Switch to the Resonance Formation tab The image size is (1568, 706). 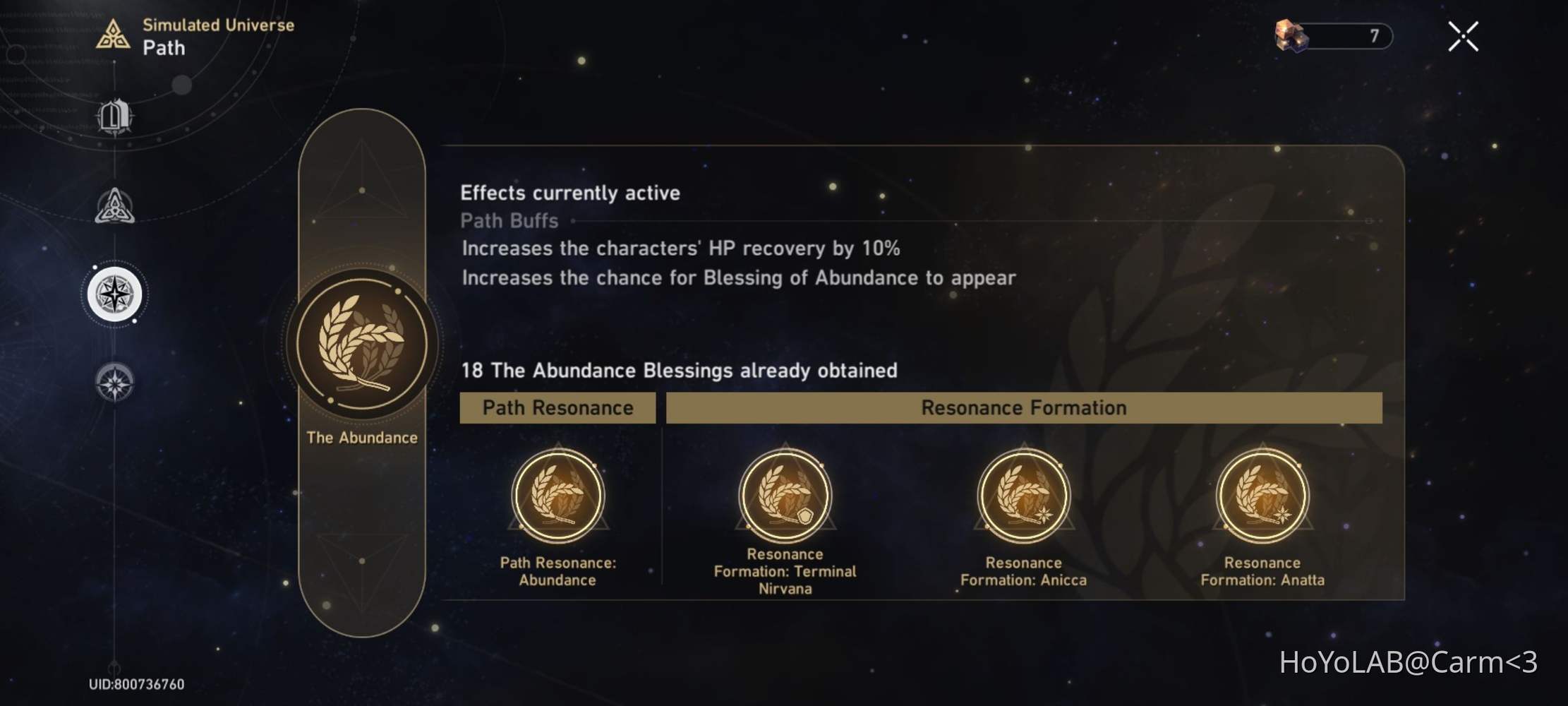(x=1023, y=407)
